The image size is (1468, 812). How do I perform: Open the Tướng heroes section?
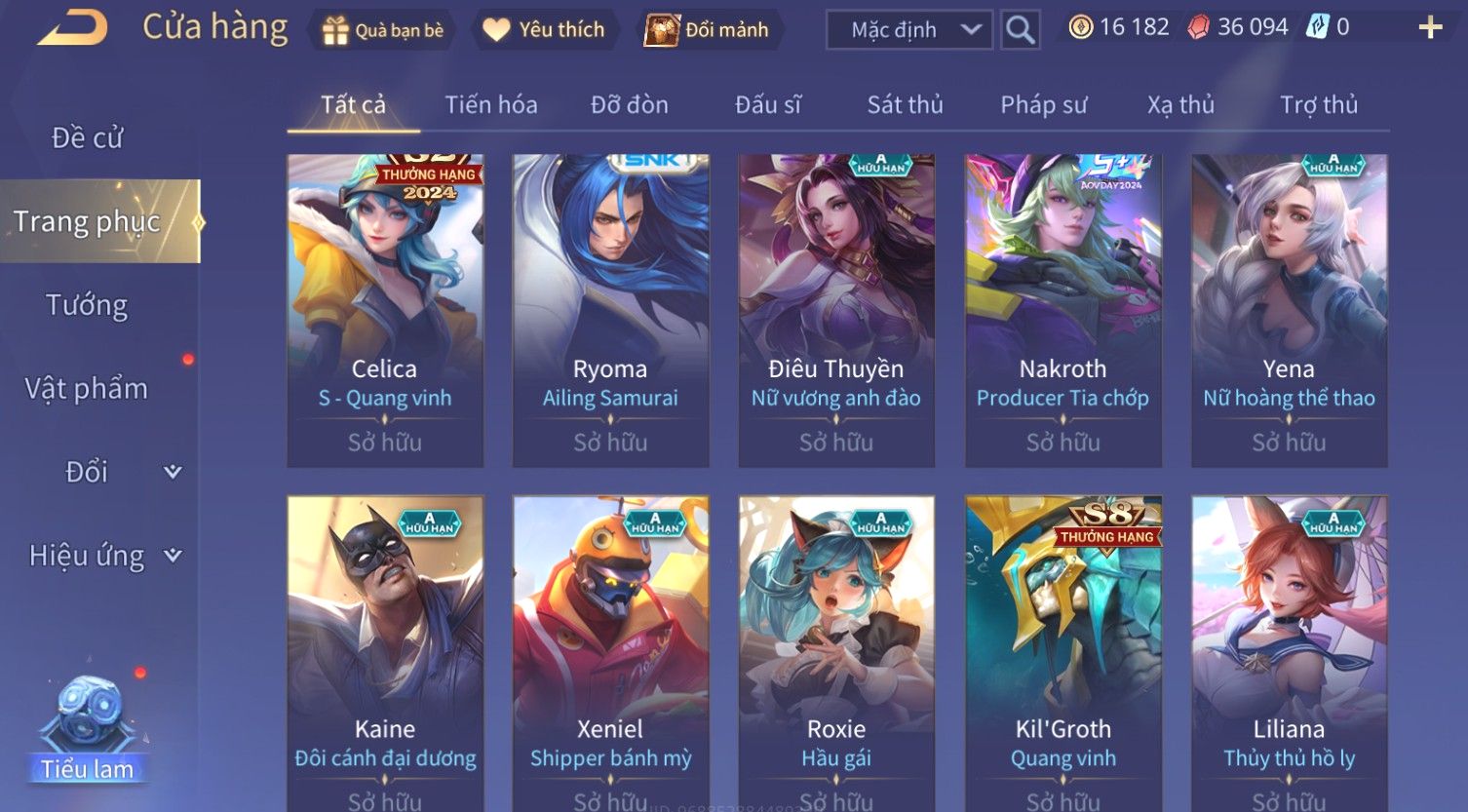click(x=87, y=305)
